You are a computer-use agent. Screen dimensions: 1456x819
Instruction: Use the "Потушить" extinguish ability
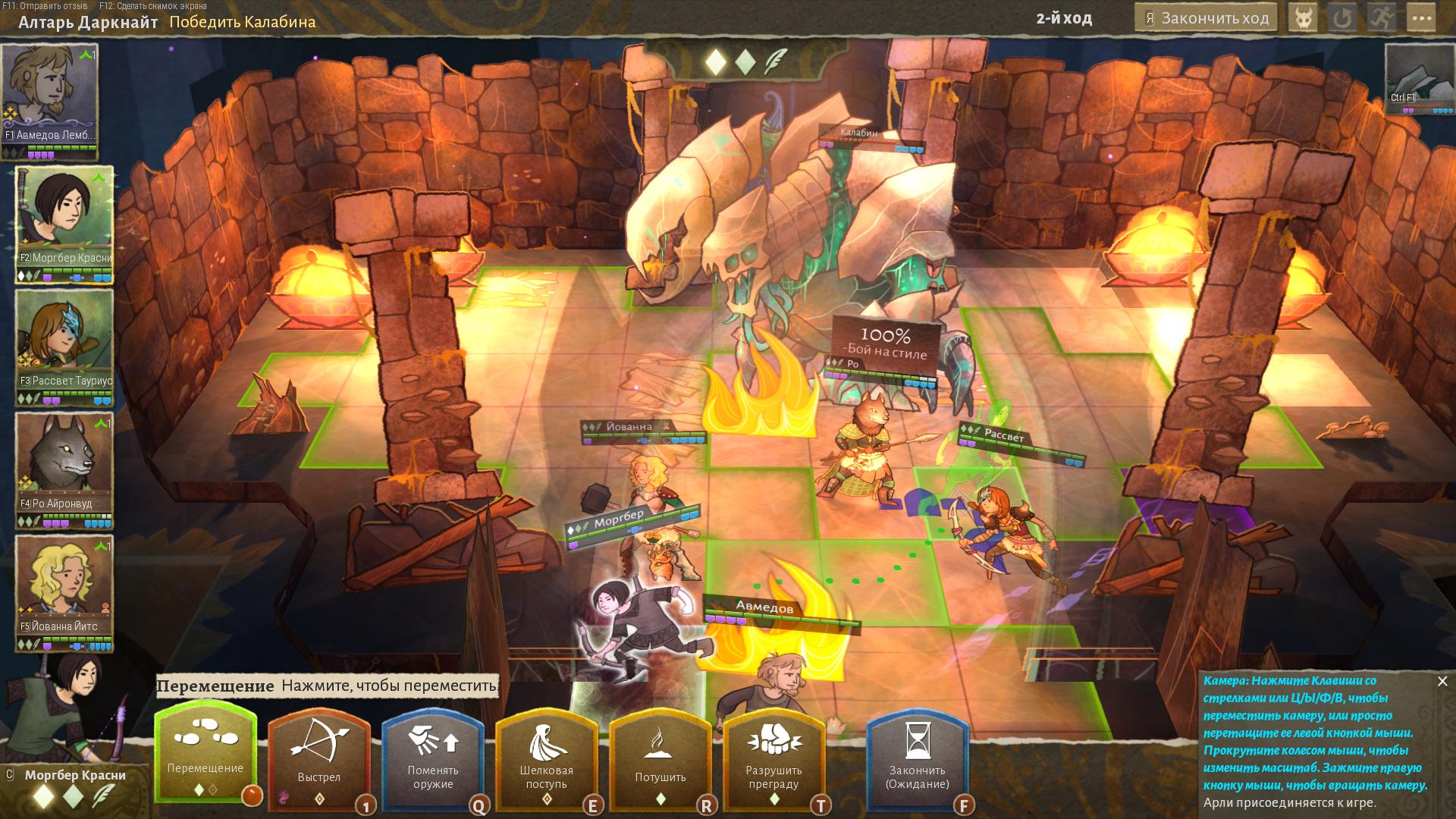coord(660,755)
